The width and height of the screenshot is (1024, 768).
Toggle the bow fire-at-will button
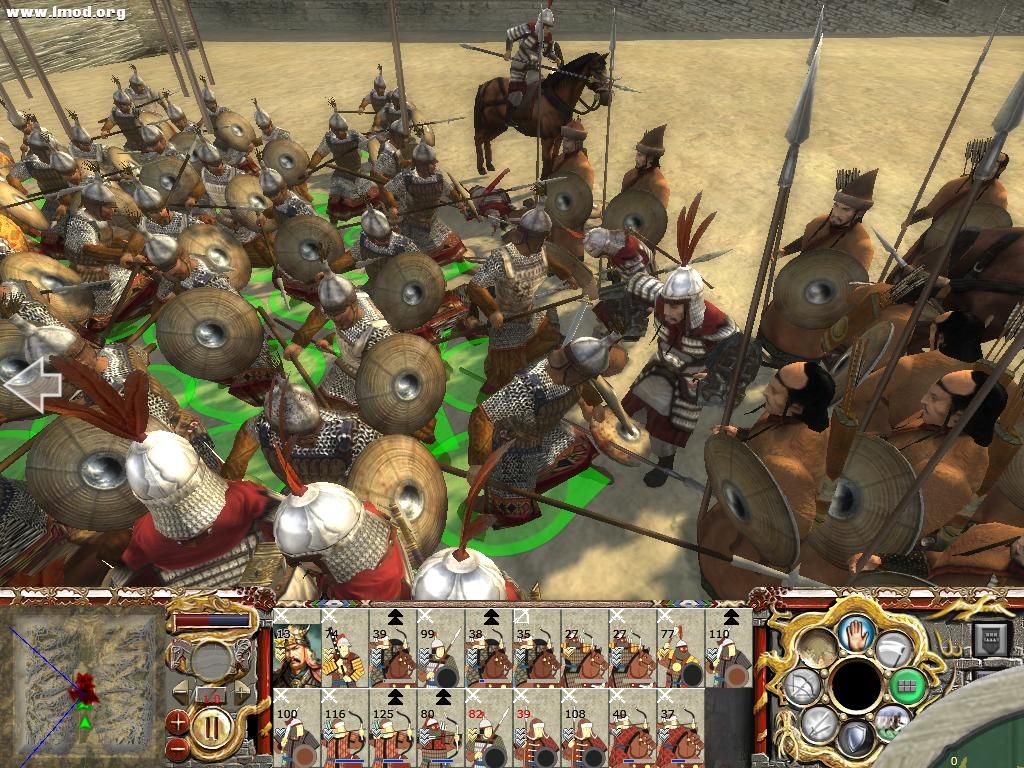(802, 688)
